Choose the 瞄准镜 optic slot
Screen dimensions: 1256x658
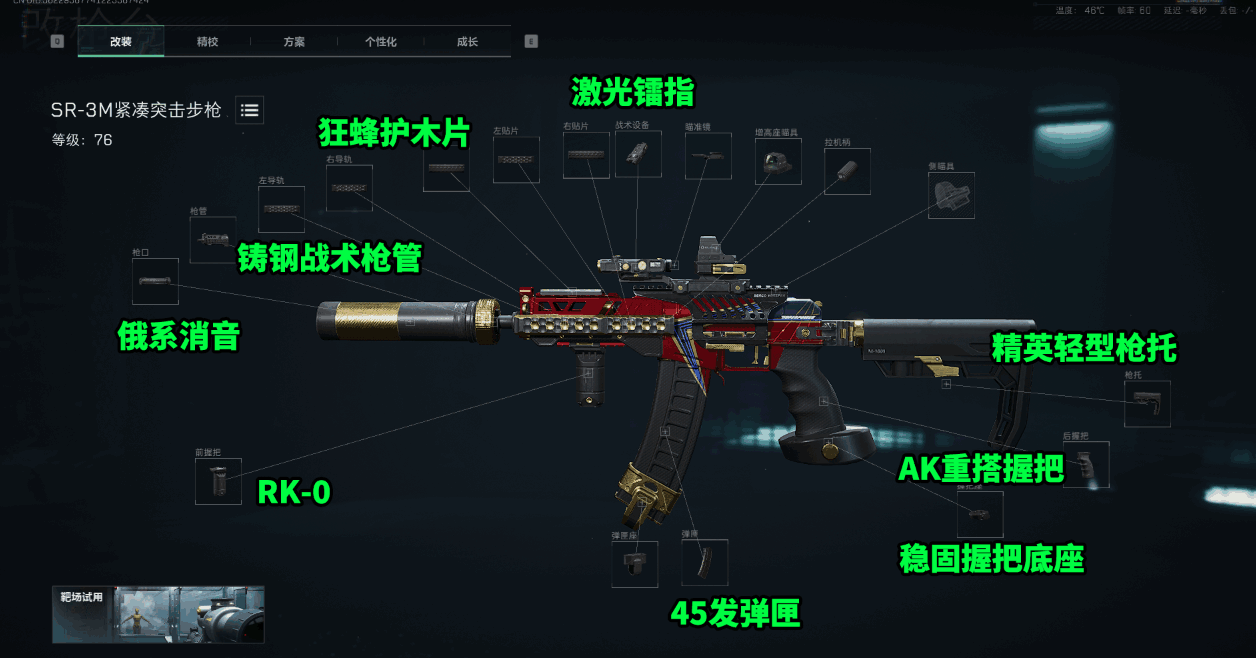click(x=708, y=156)
